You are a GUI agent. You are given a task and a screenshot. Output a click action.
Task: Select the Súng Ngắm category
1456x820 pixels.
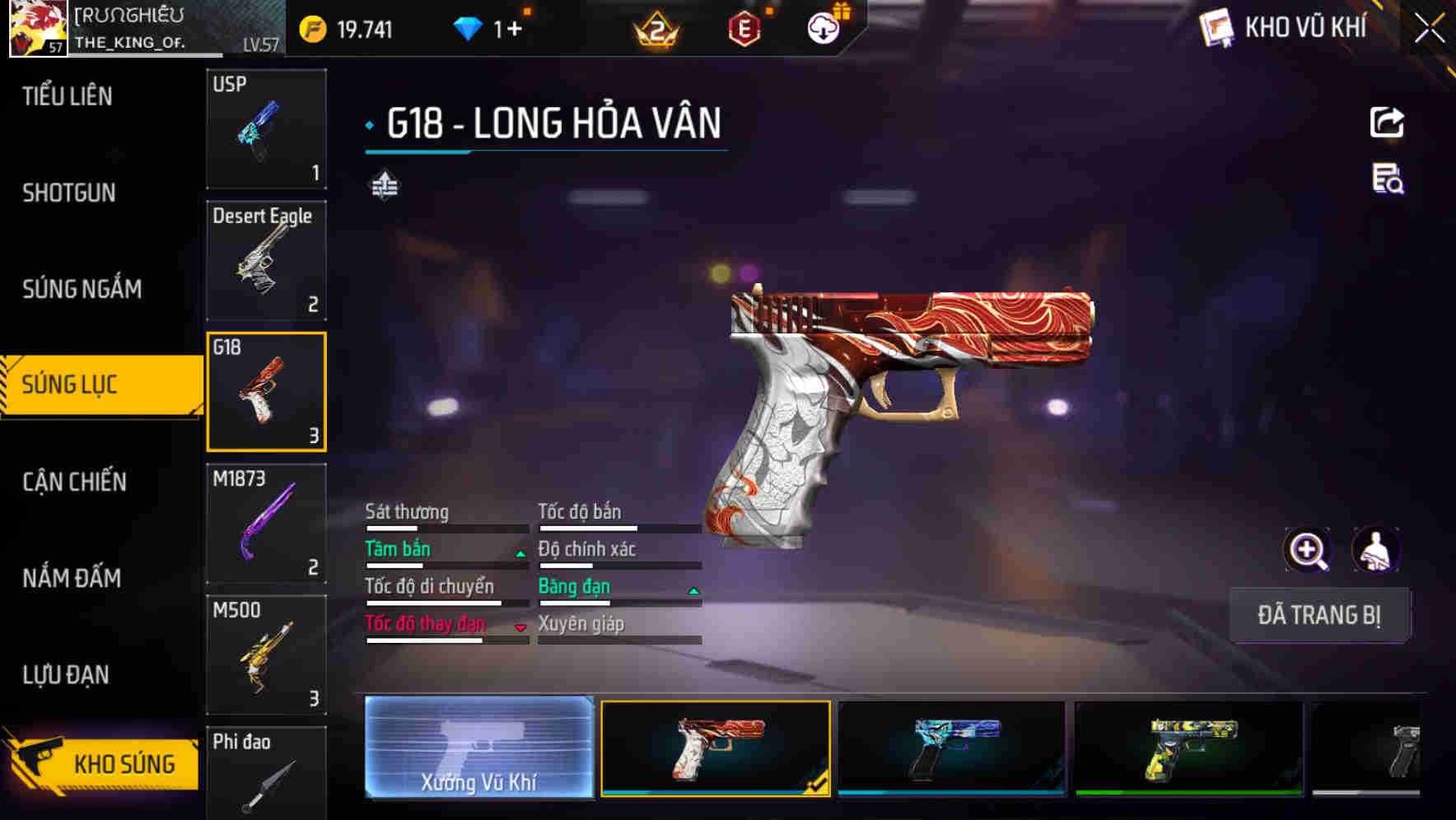82,289
